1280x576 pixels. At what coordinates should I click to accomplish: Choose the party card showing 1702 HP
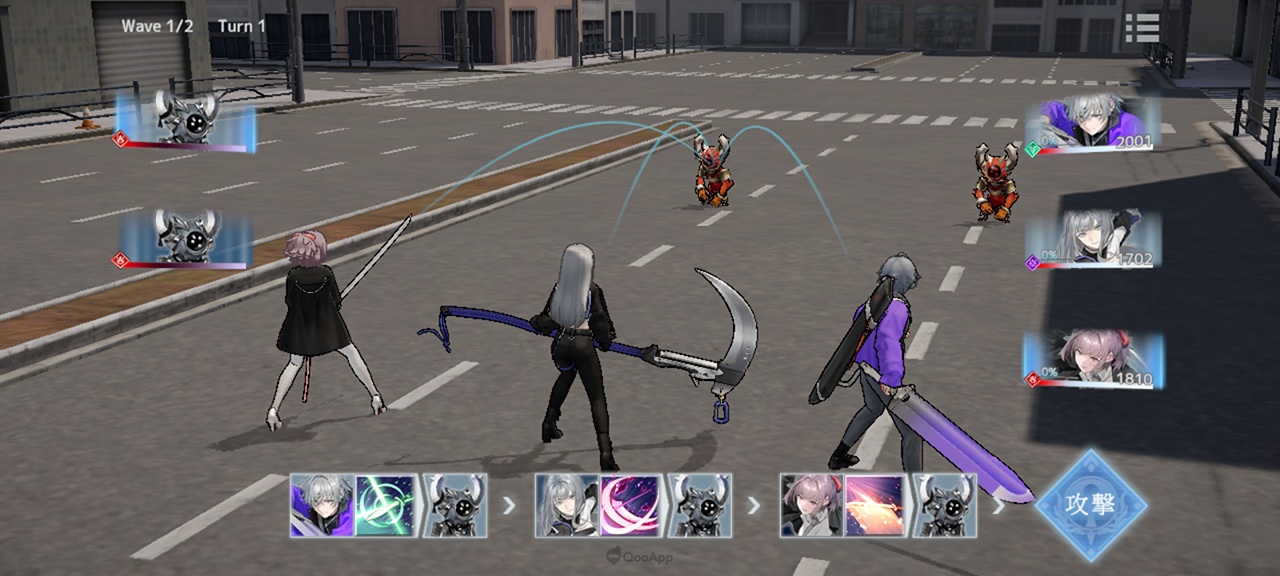(1094, 240)
